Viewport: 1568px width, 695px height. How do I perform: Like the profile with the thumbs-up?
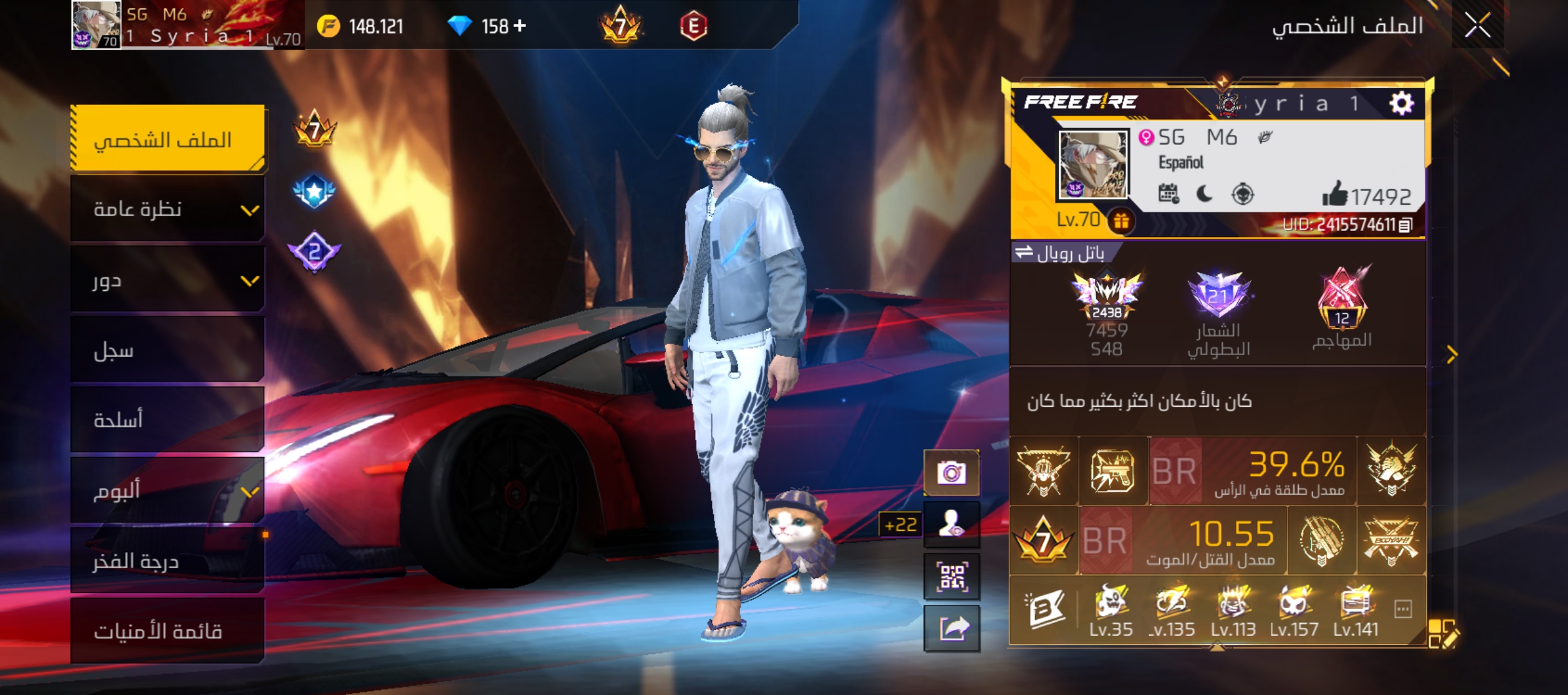point(1335,194)
